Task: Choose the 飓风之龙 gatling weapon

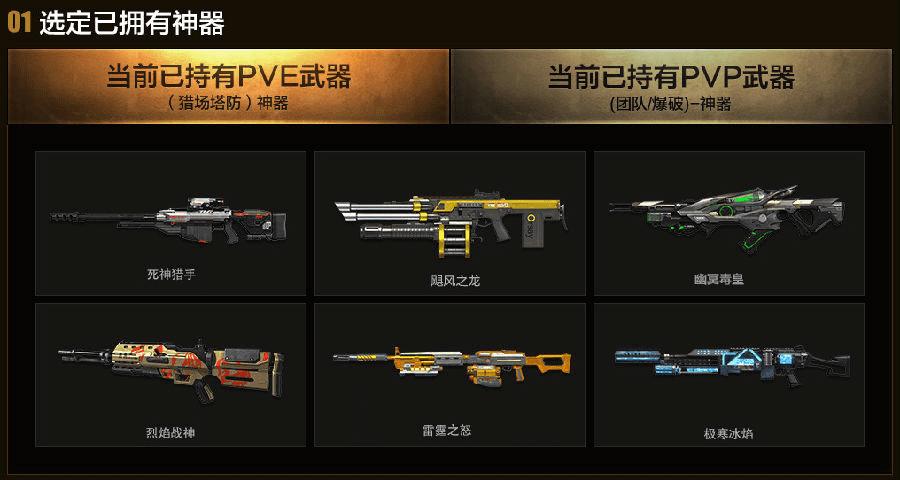Action: click(x=449, y=223)
